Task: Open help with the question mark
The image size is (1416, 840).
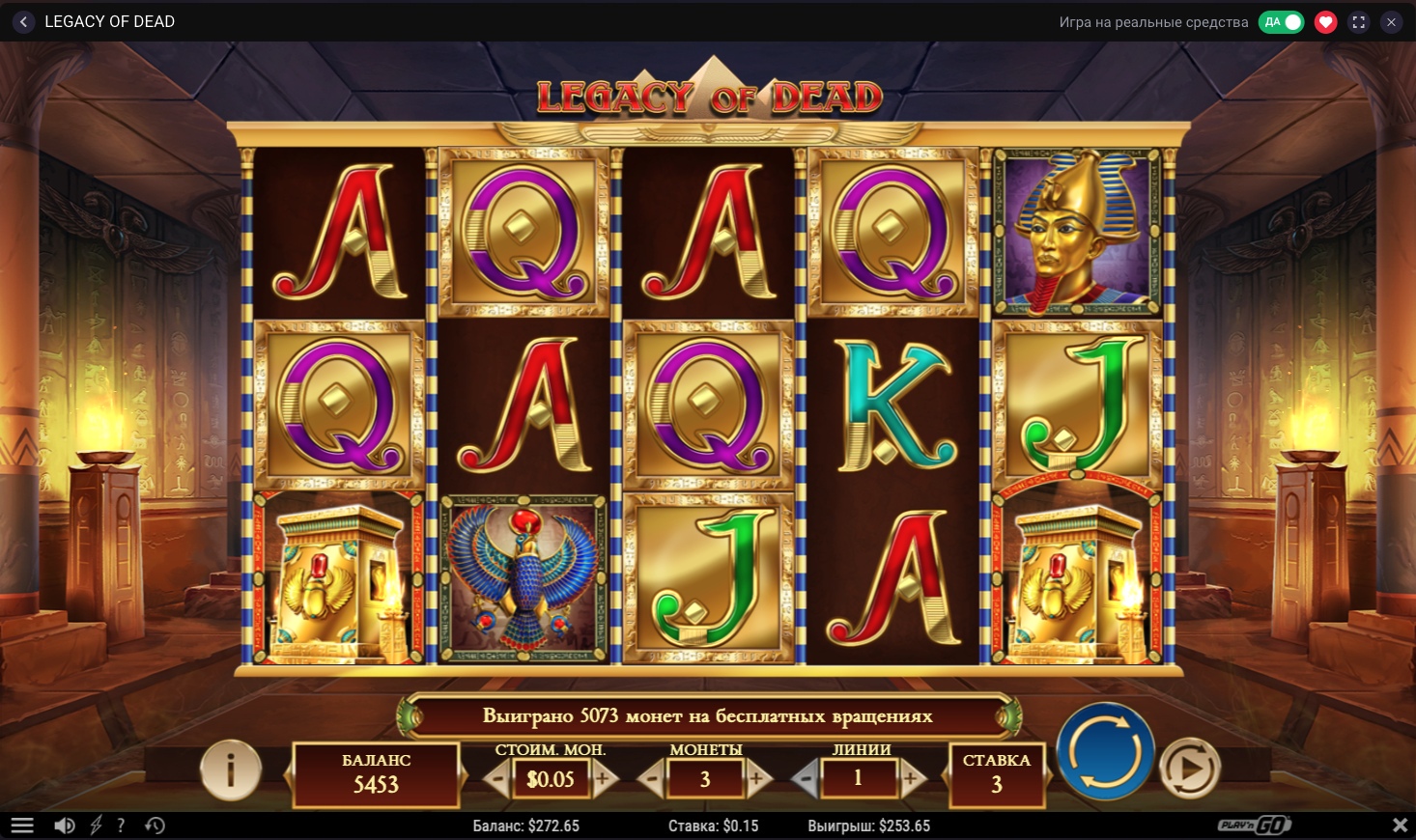Action: pos(121,826)
